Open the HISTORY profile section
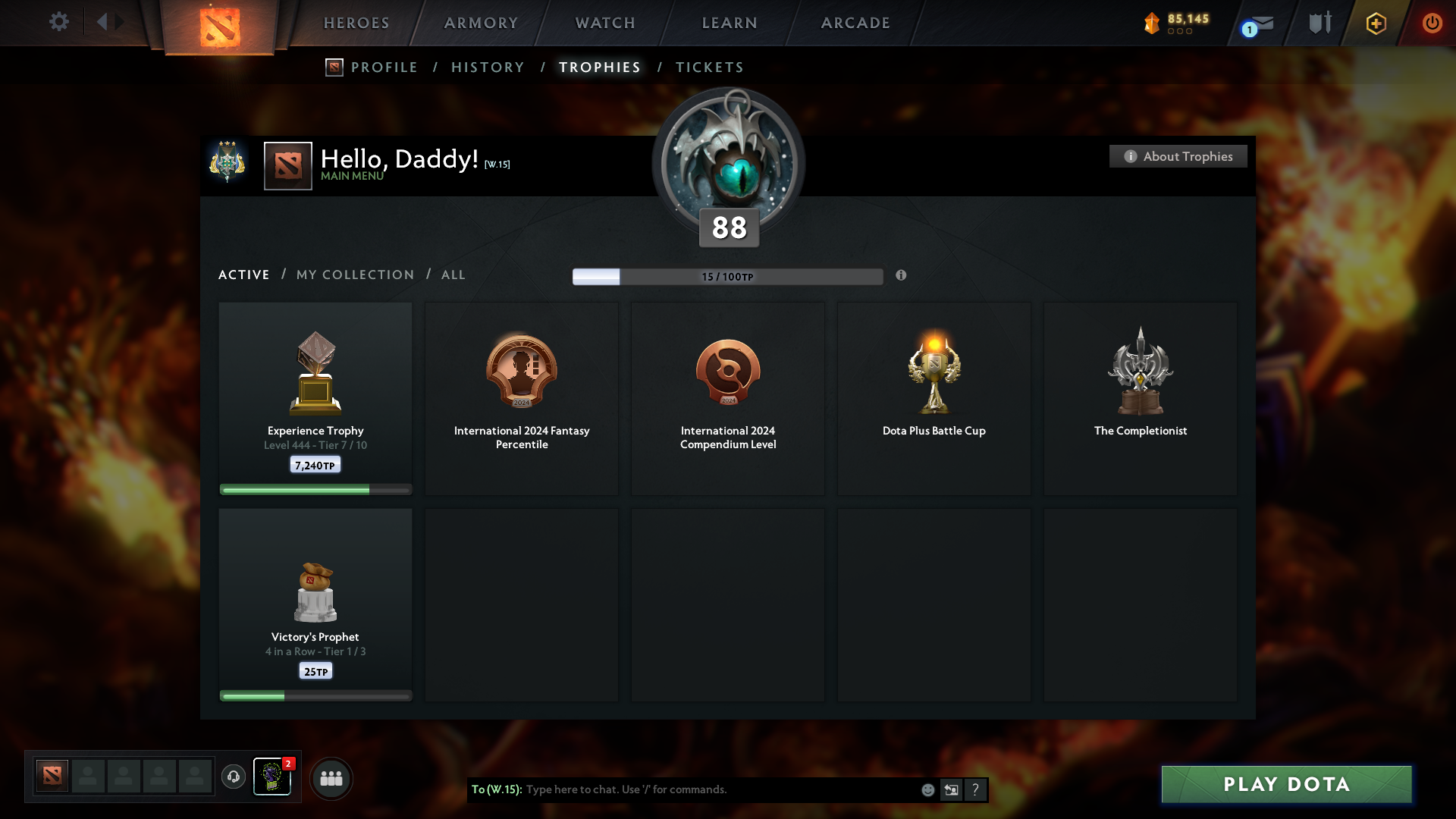This screenshot has width=1456, height=819. pos(488,67)
